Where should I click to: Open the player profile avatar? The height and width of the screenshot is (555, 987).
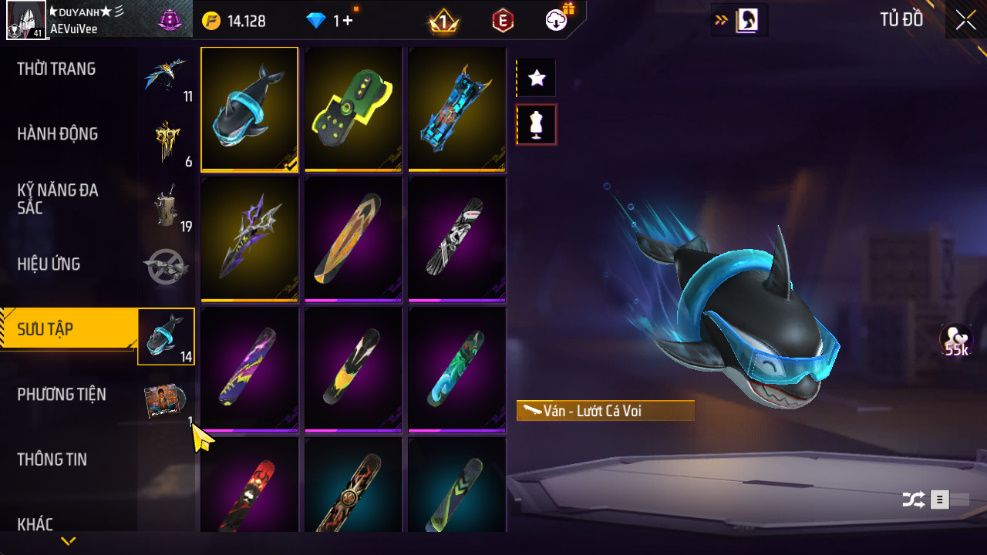[23, 20]
